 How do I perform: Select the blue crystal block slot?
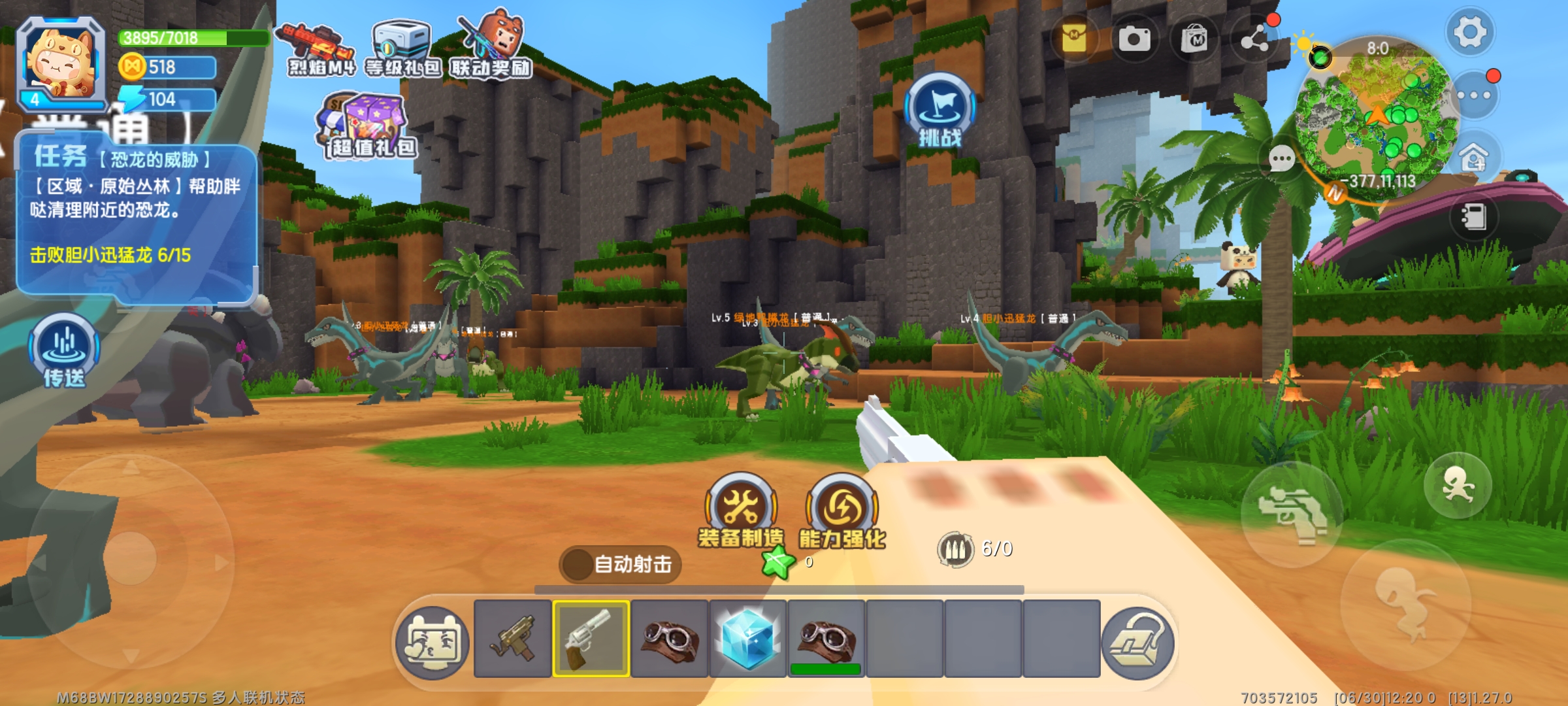(x=747, y=639)
